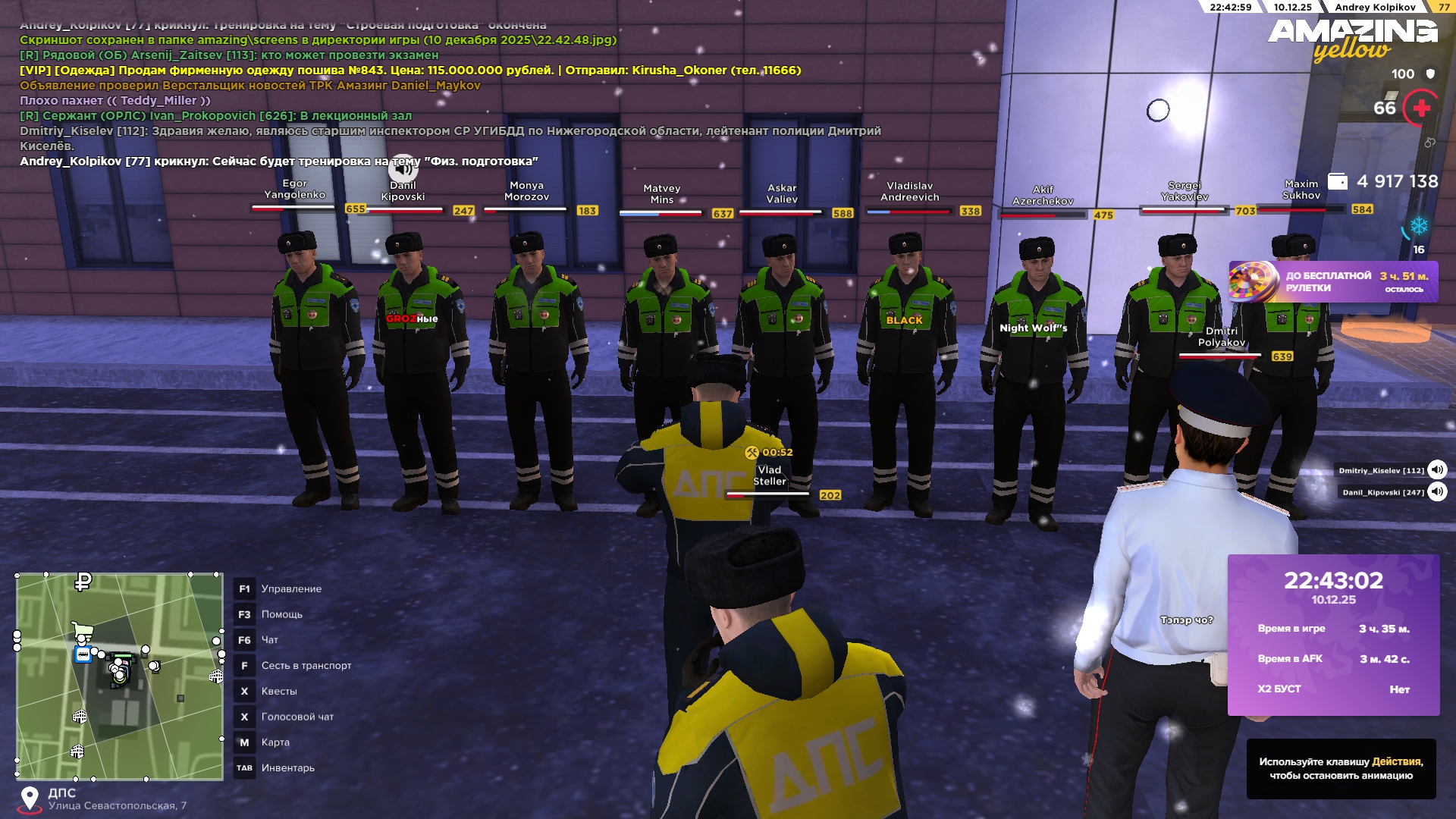Image resolution: width=1456 pixels, height=819 pixels.
Task: Open the Помощь help entry
Action: pyautogui.click(x=281, y=614)
